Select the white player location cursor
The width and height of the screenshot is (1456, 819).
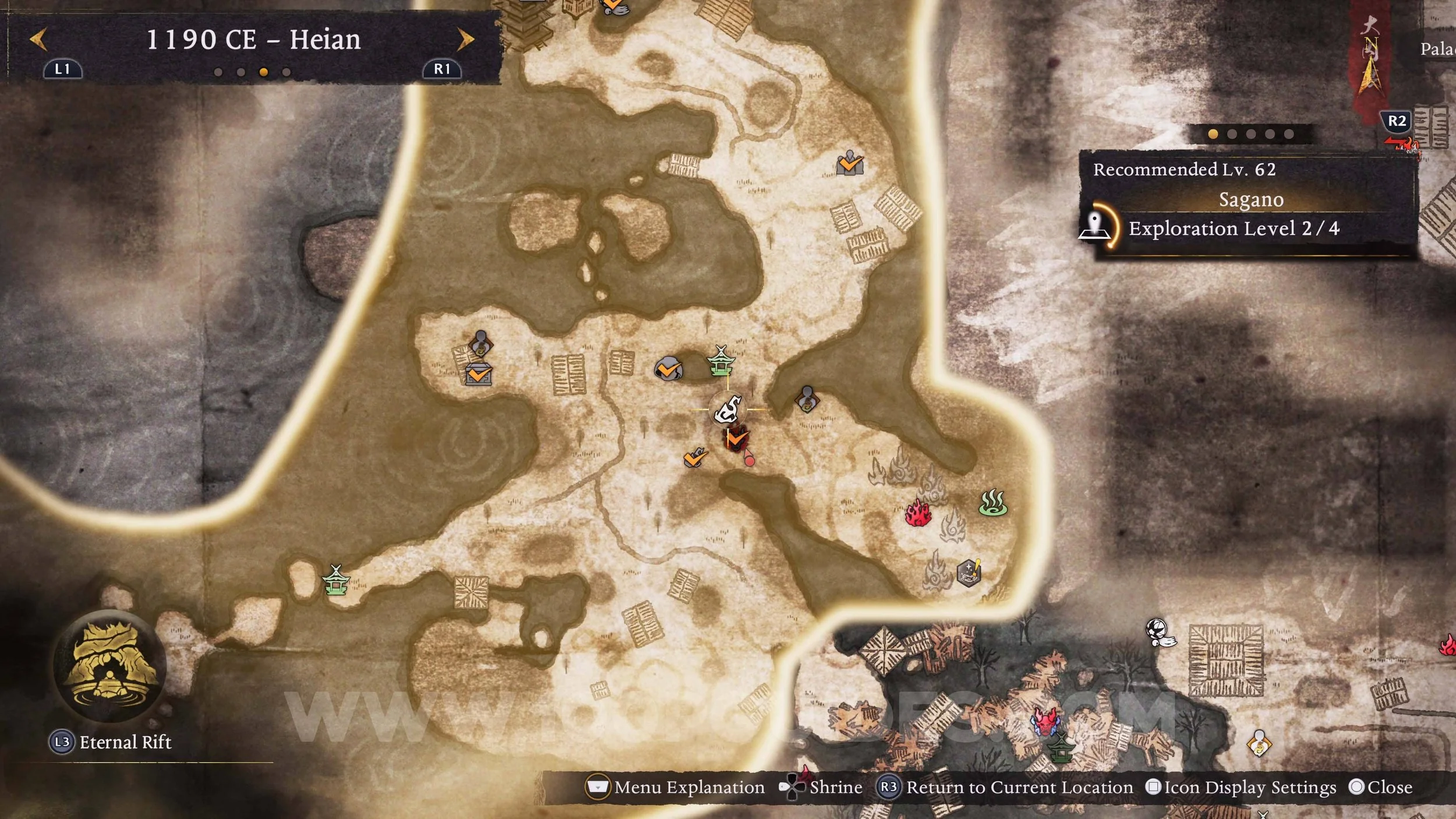pos(728,409)
